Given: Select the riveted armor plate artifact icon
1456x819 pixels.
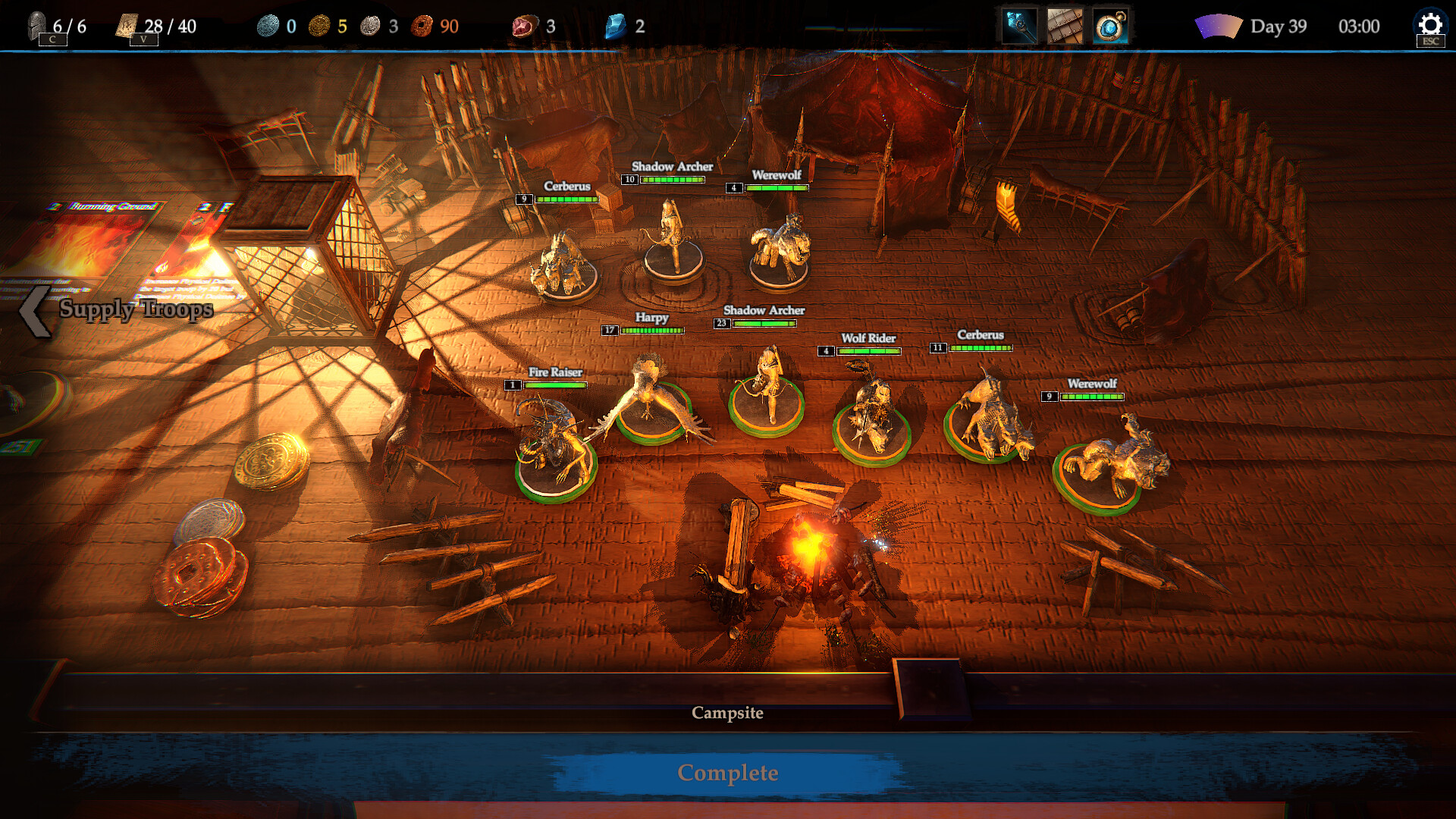Looking at the screenshot, I should (x=1065, y=27).
